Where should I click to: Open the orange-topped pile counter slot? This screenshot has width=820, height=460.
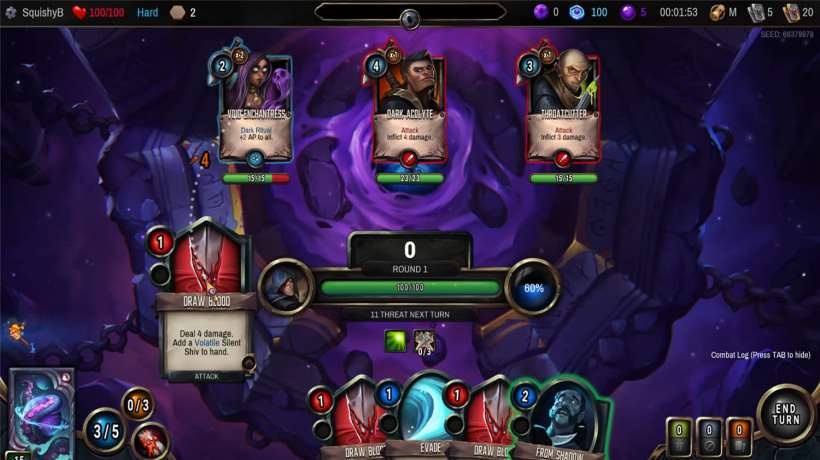tap(739, 435)
